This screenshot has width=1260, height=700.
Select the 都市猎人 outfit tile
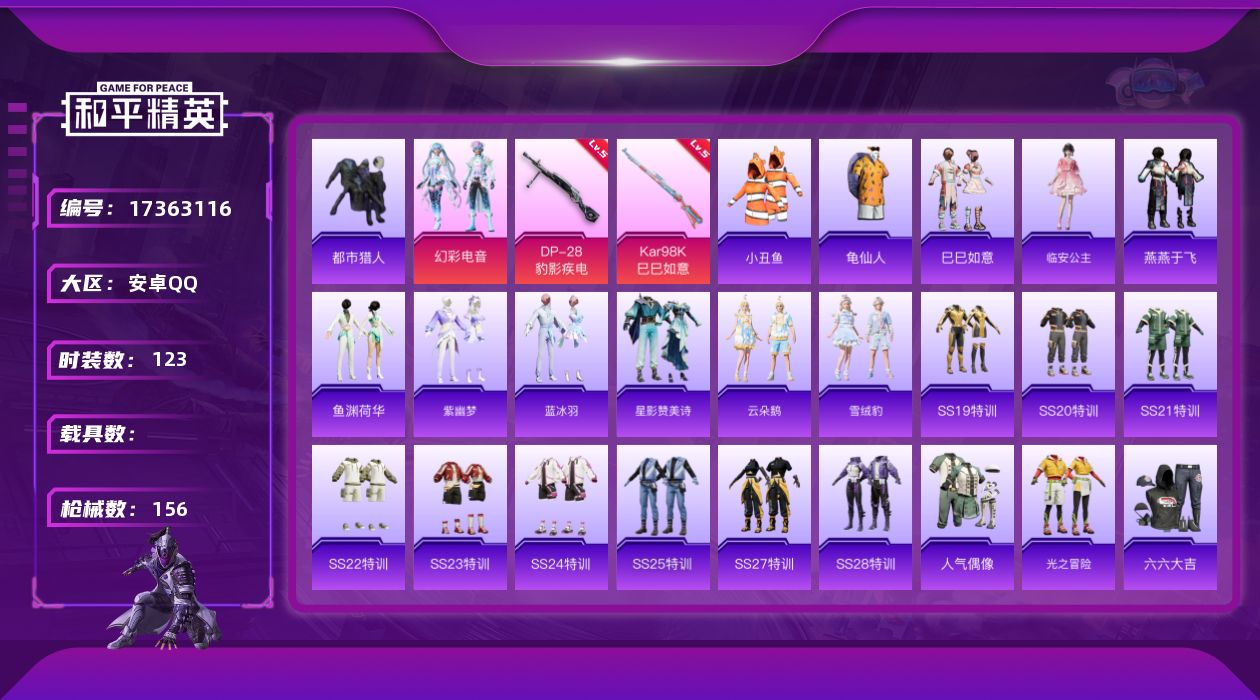tap(358, 210)
